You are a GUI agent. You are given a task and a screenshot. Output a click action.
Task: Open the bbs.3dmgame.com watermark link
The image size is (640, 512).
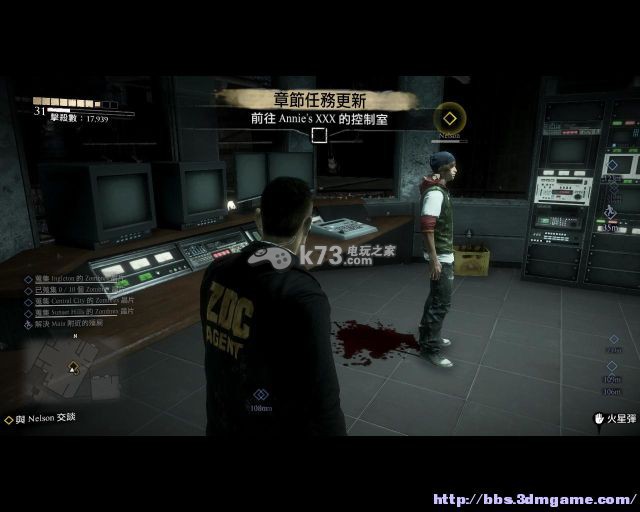click(x=533, y=499)
